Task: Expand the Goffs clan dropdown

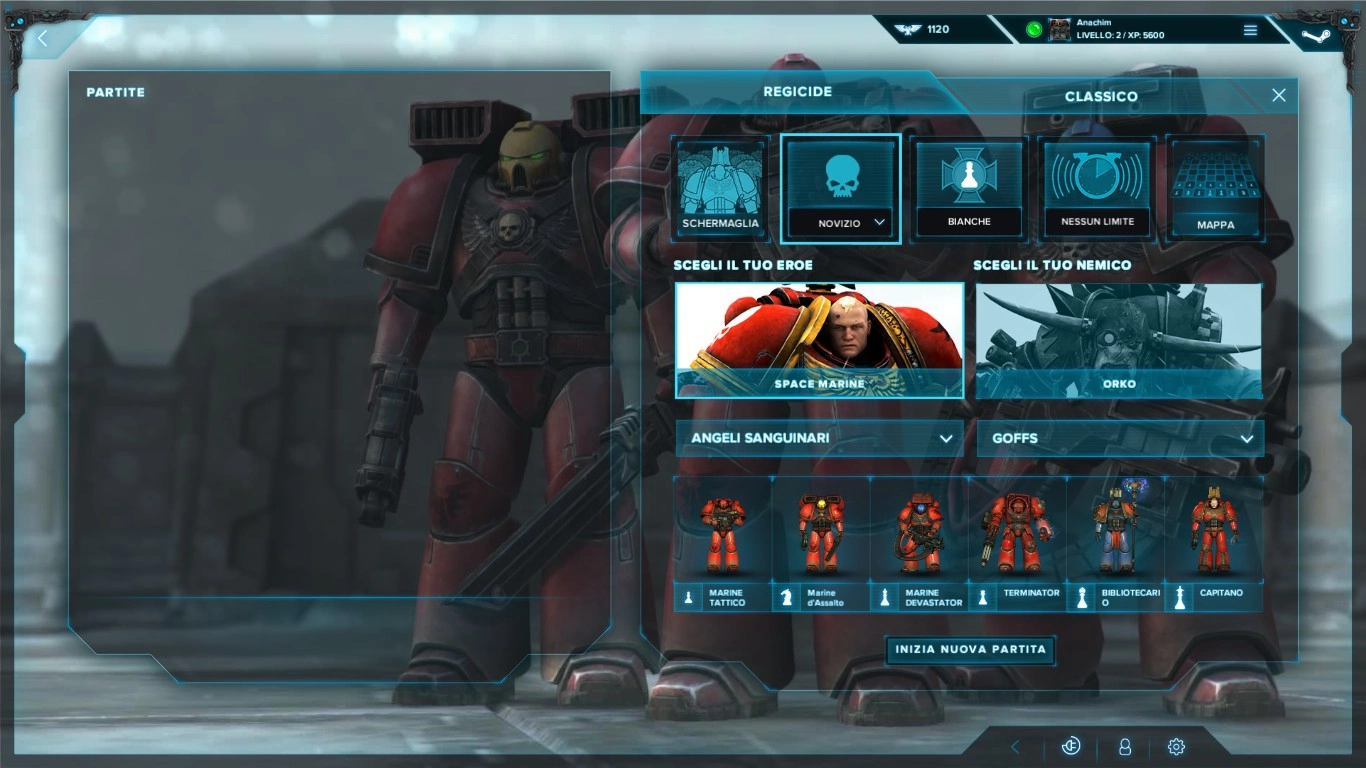Action: click(x=1120, y=438)
